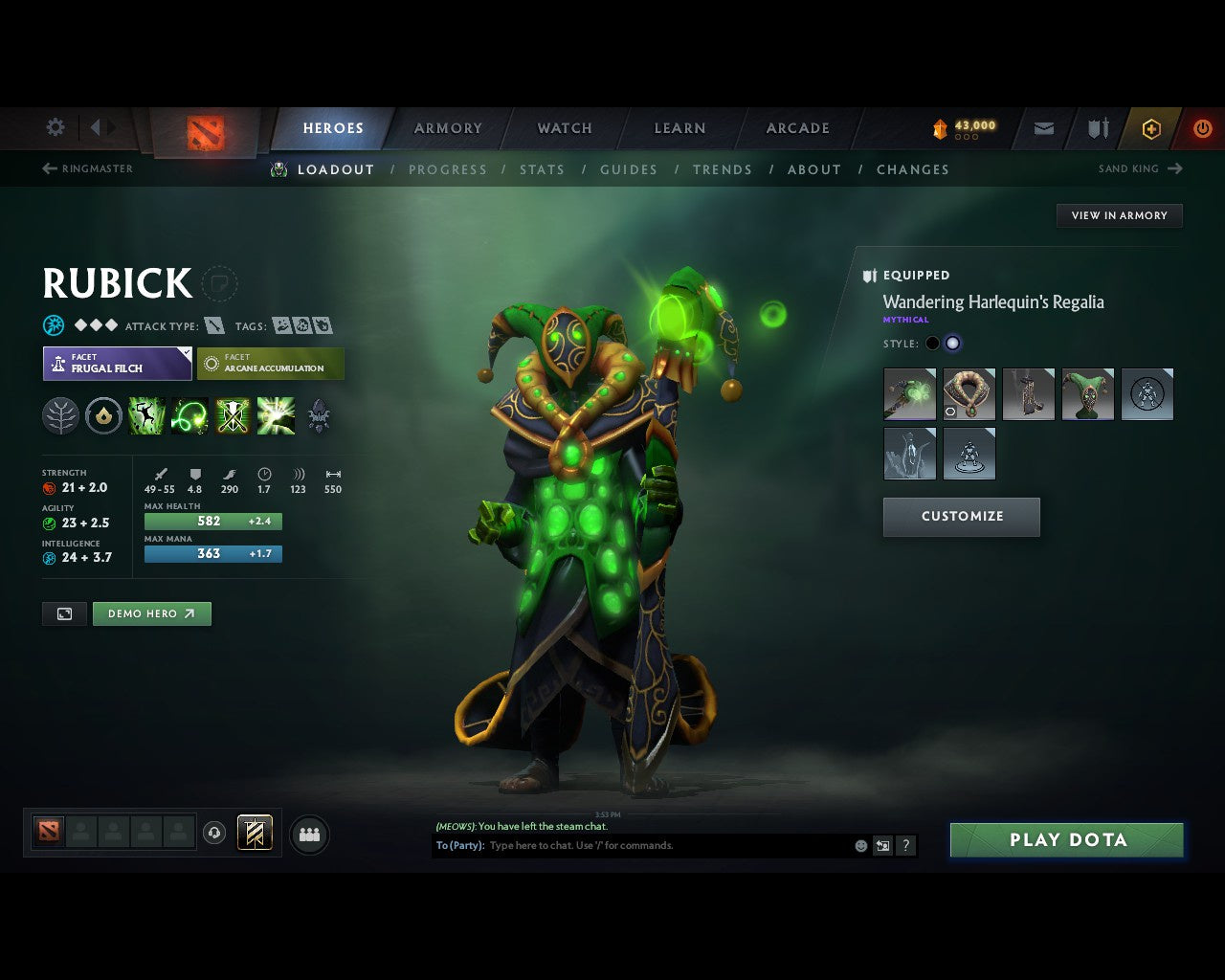The image size is (1225, 980).
Task: Launch Demo Hero mode
Action: [x=151, y=614]
